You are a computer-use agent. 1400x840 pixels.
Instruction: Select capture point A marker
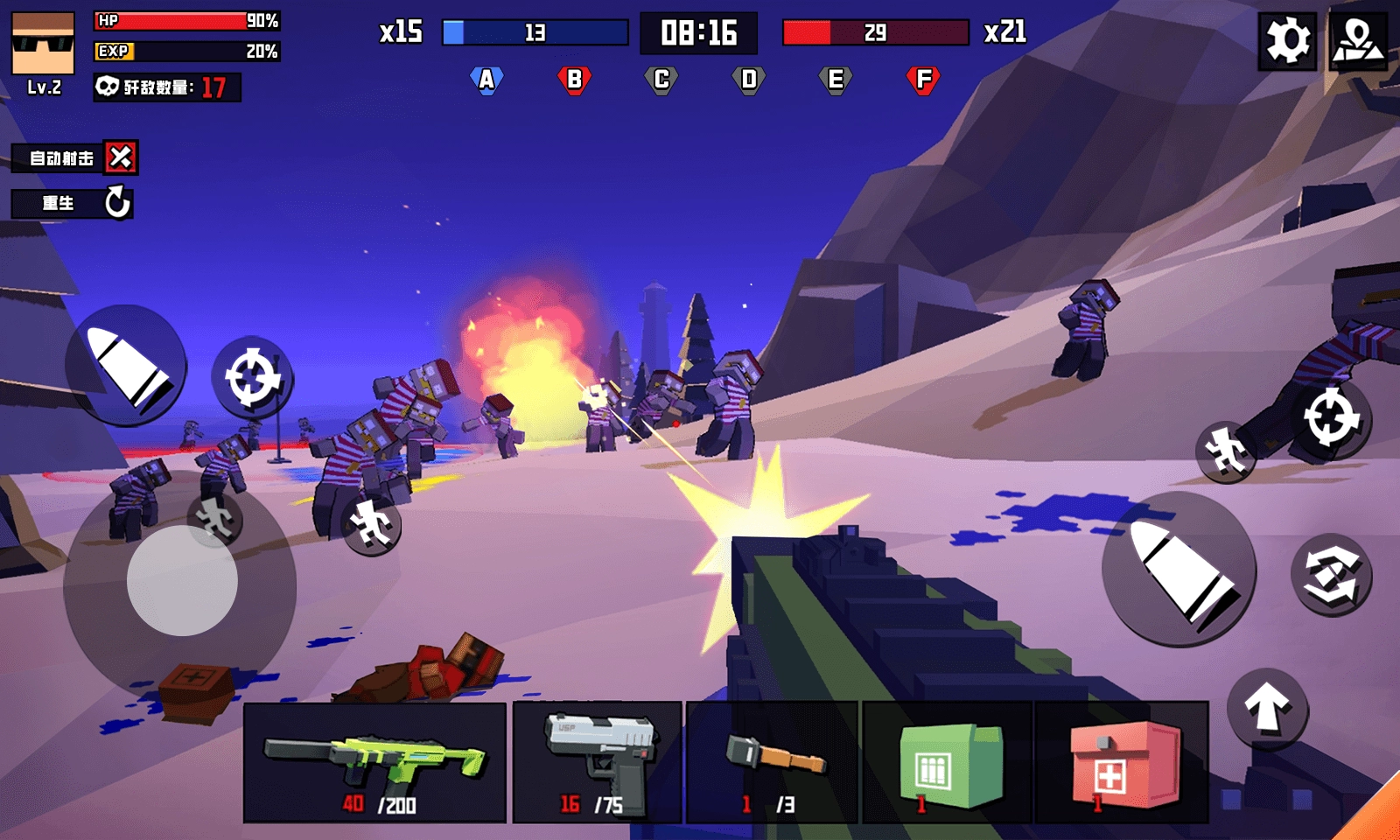486,80
